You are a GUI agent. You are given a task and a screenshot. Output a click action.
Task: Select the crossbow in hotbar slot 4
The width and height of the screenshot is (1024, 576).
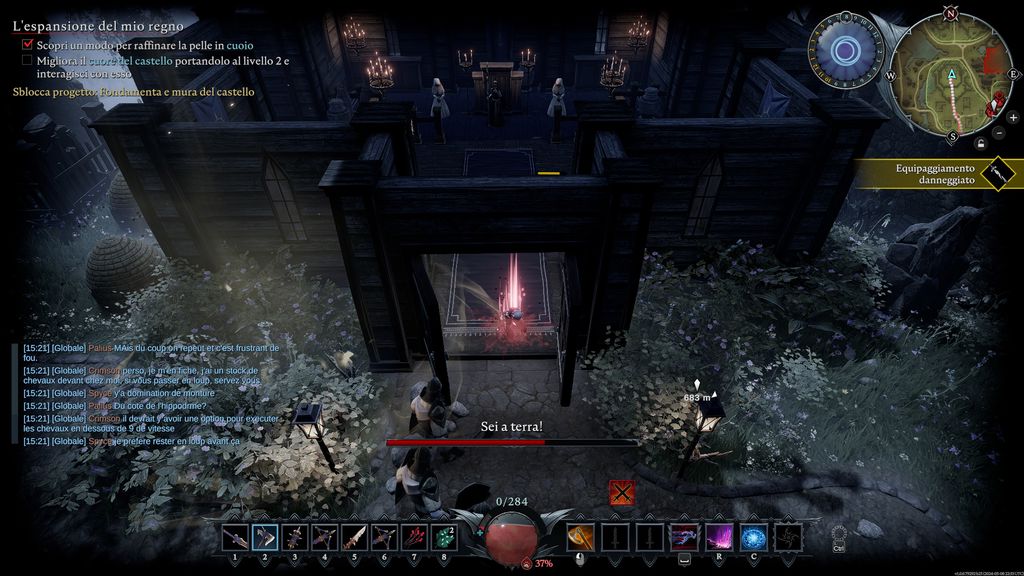(x=325, y=537)
